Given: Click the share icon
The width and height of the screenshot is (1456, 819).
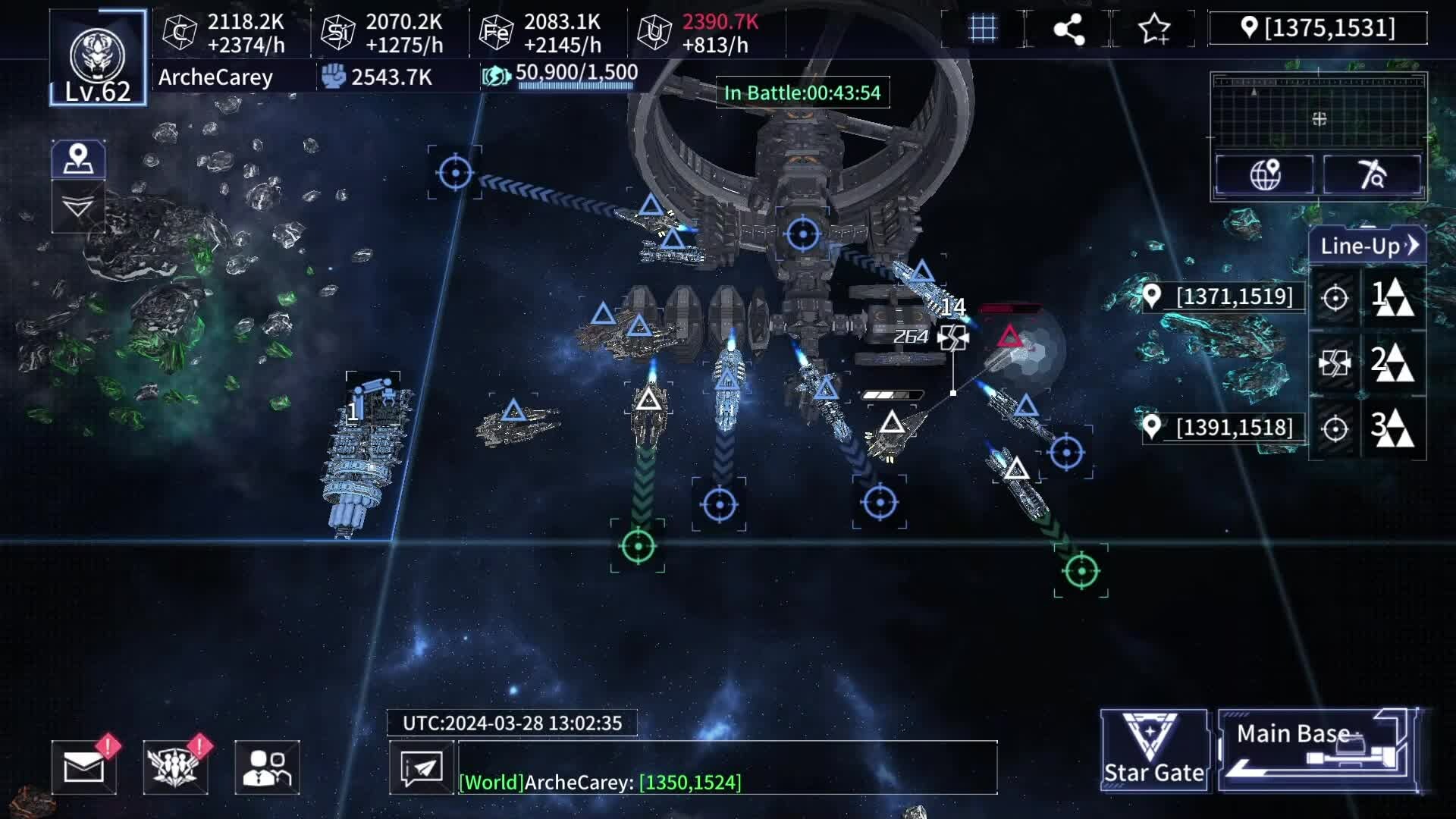Looking at the screenshot, I should click(x=1068, y=29).
